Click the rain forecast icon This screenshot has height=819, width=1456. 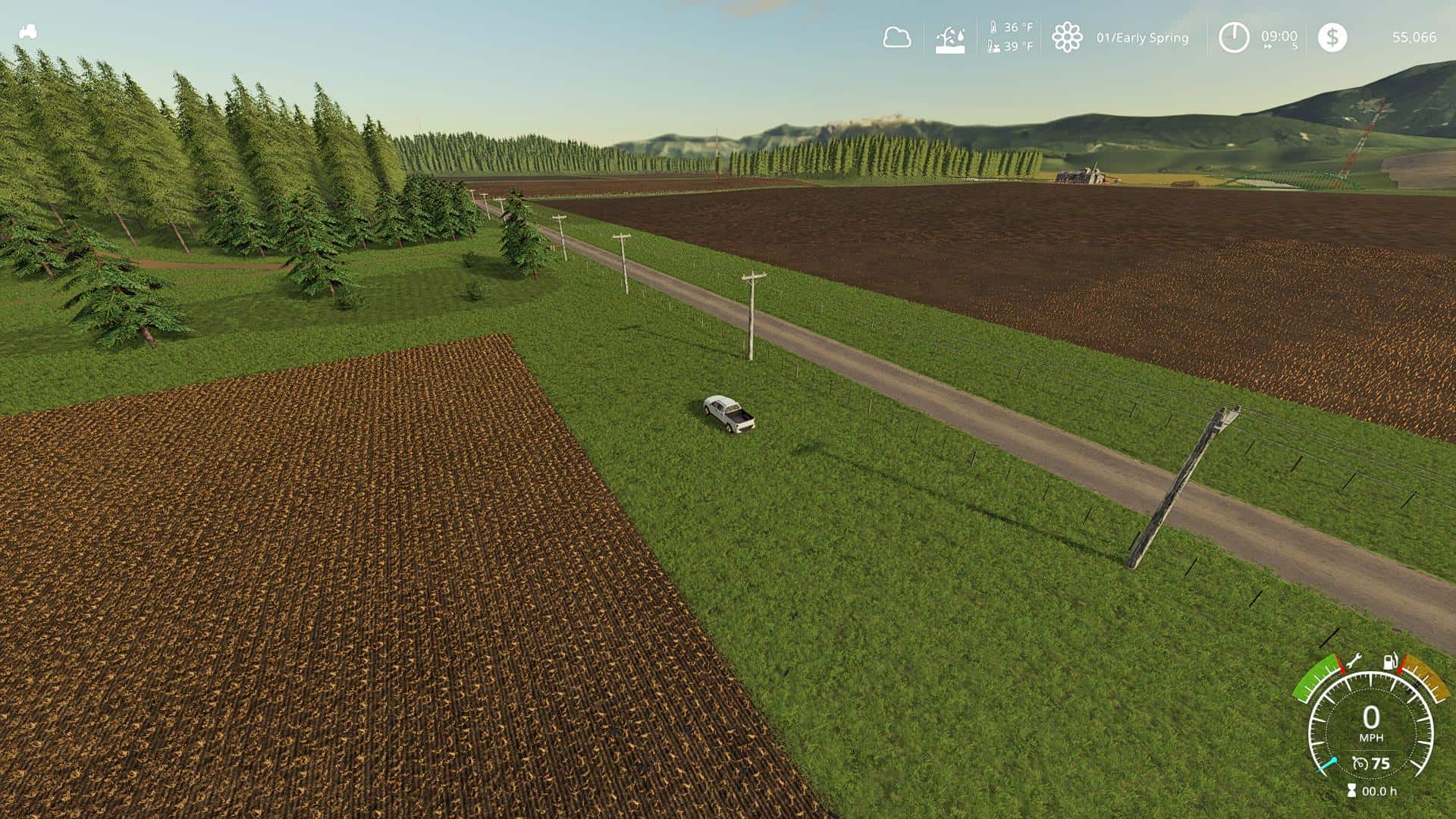click(x=950, y=38)
